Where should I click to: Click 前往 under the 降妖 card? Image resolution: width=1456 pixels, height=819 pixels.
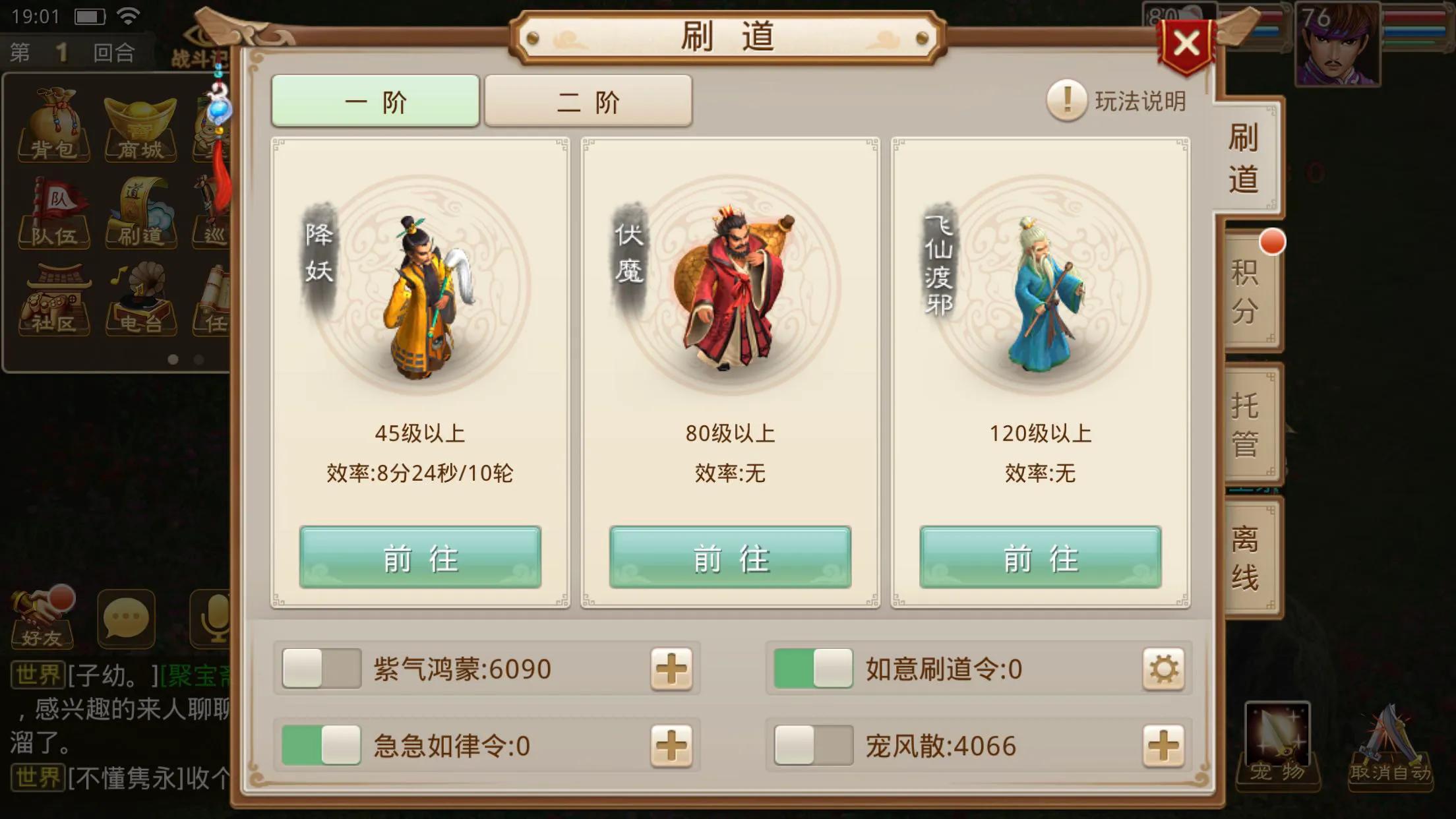420,558
